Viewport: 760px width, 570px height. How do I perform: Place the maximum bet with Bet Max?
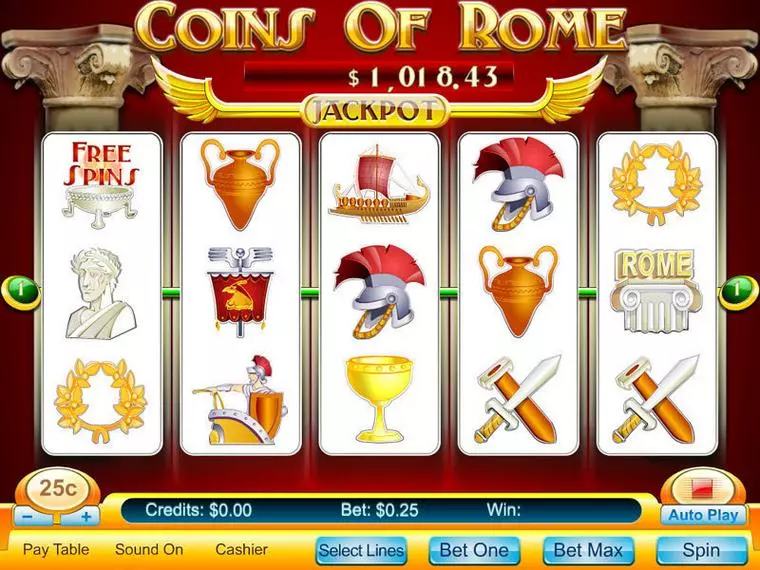pos(589,550)
